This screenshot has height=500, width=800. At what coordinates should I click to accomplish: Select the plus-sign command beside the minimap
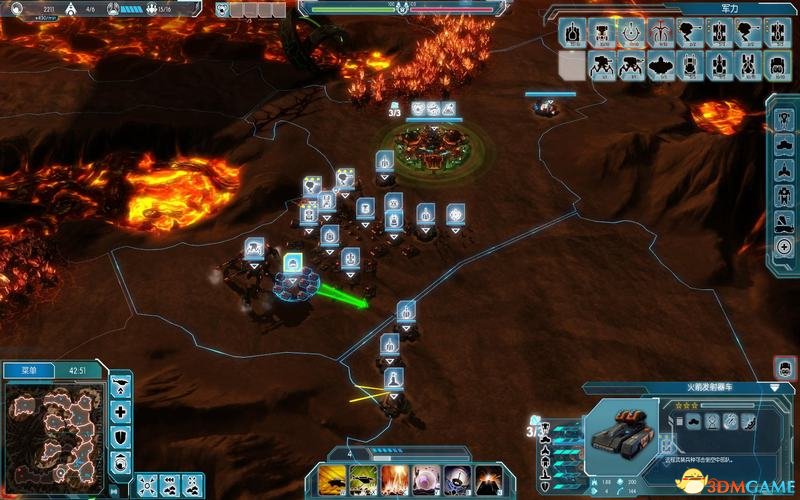click(121, 411)
